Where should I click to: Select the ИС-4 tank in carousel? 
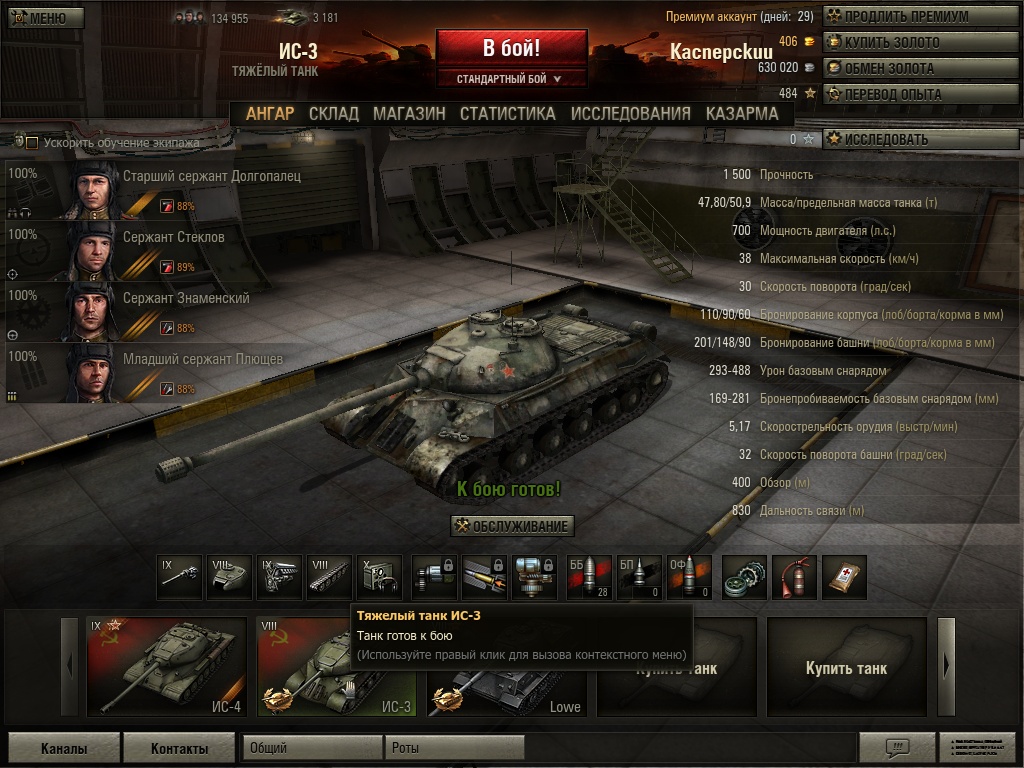click(x=166, y=666)
